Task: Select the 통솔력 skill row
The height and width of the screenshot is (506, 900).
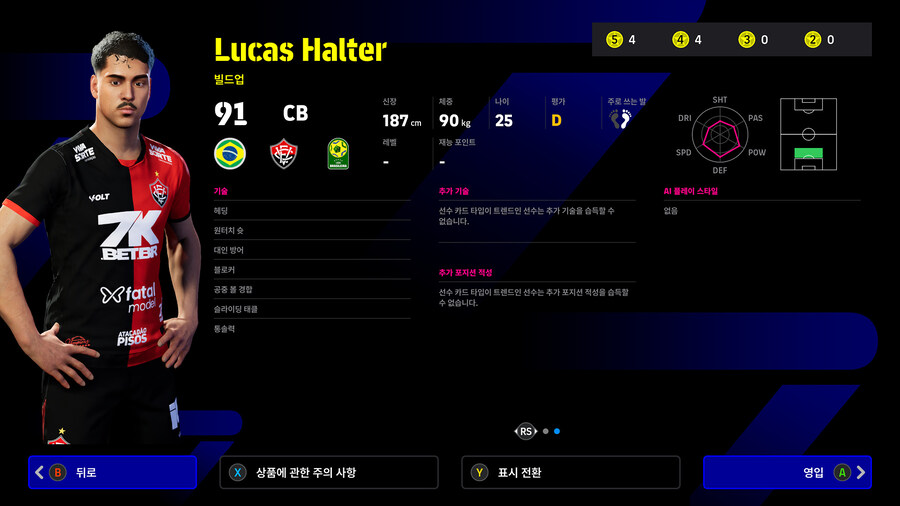Action: pyautogui.click(x=311, y=328)
